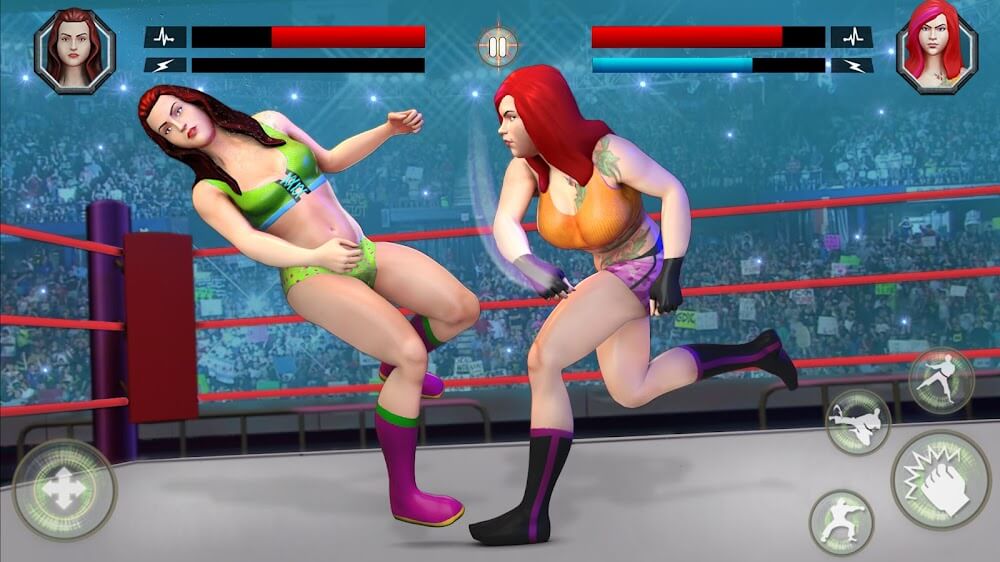Activate the crouching punch stance attack
This screenshot has height=562, width=1000.
pos(841,522)
